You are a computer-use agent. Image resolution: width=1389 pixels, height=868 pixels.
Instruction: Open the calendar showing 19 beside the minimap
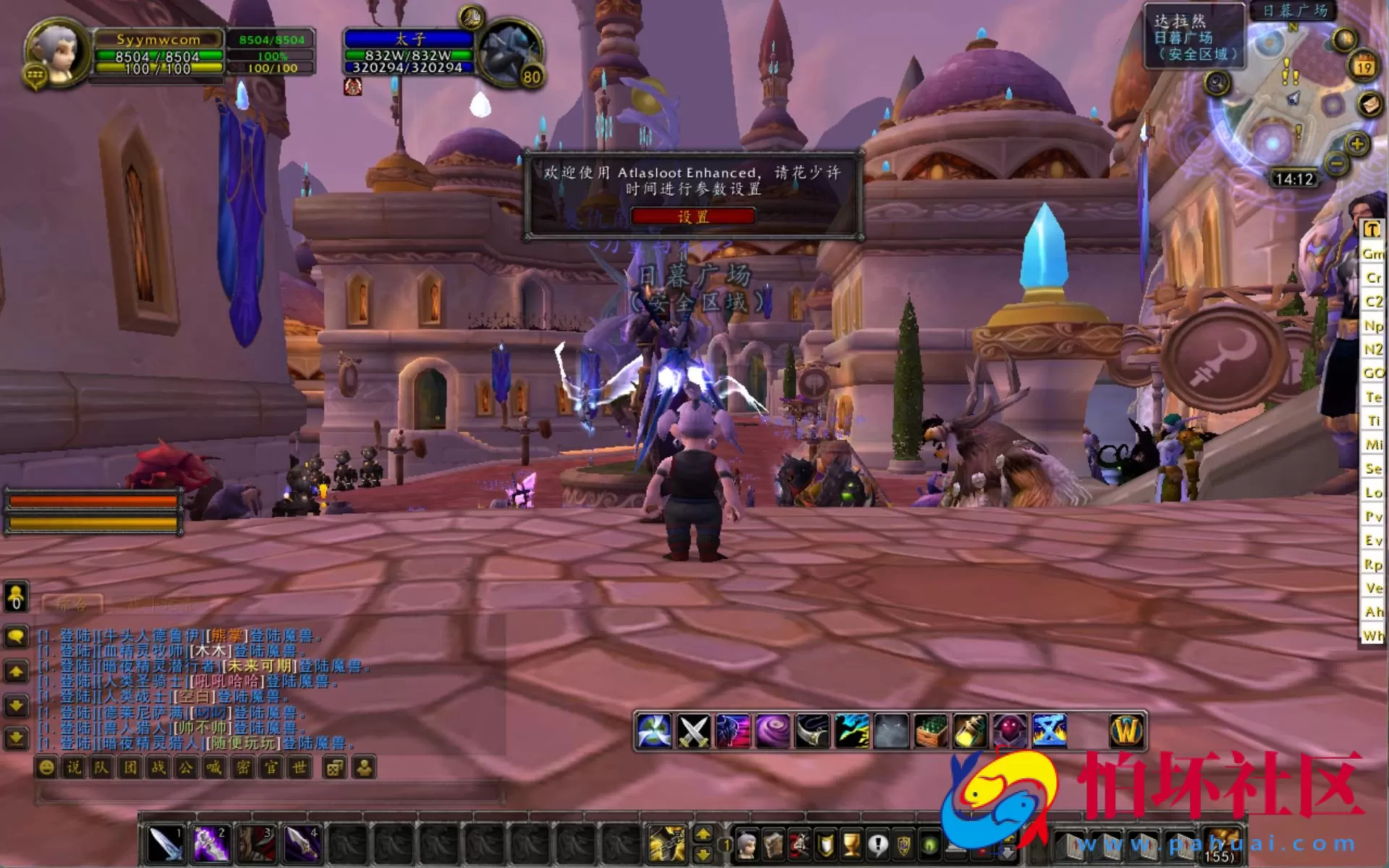[1363, 65]
